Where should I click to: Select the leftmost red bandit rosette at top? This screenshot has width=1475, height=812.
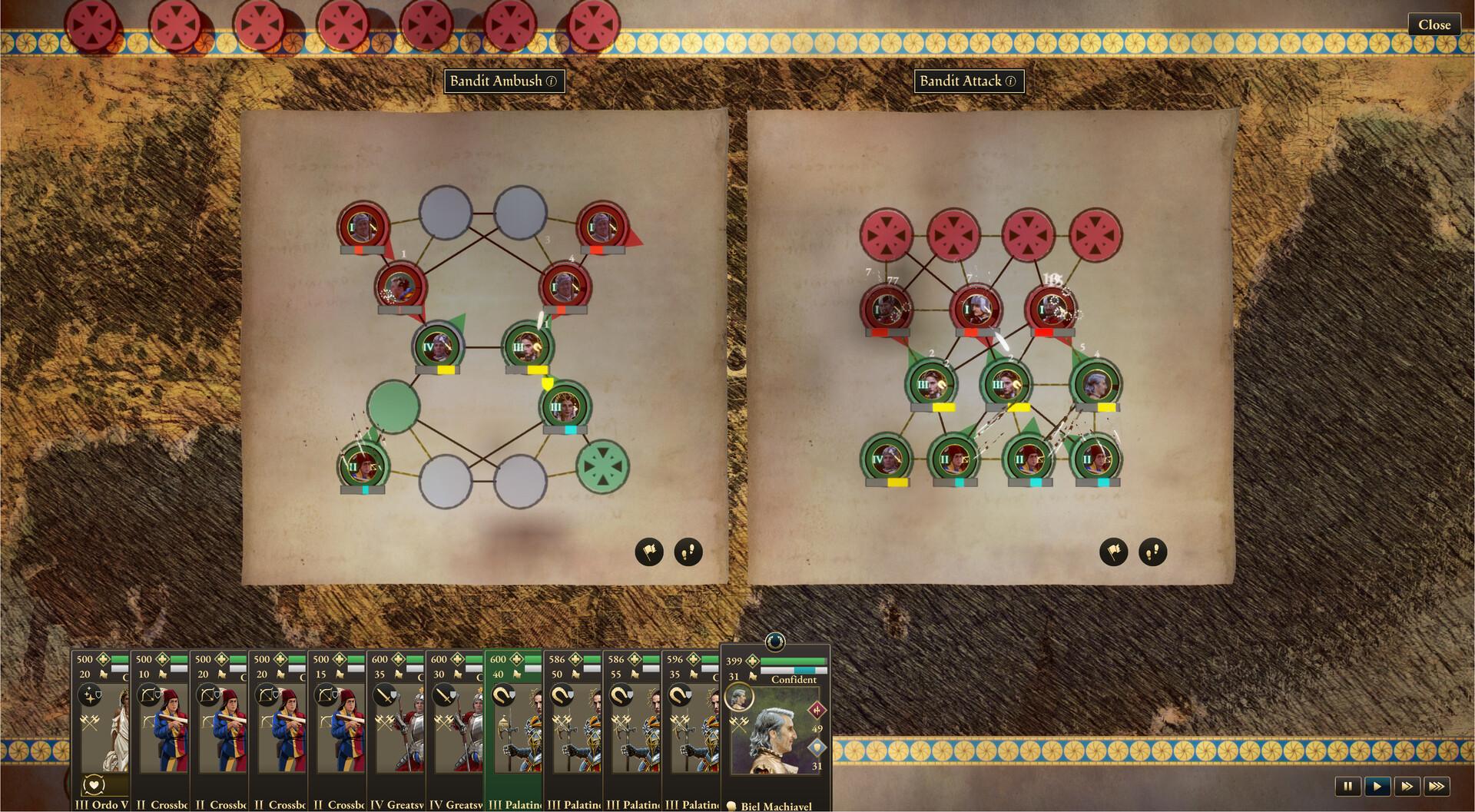pos(91,24)
